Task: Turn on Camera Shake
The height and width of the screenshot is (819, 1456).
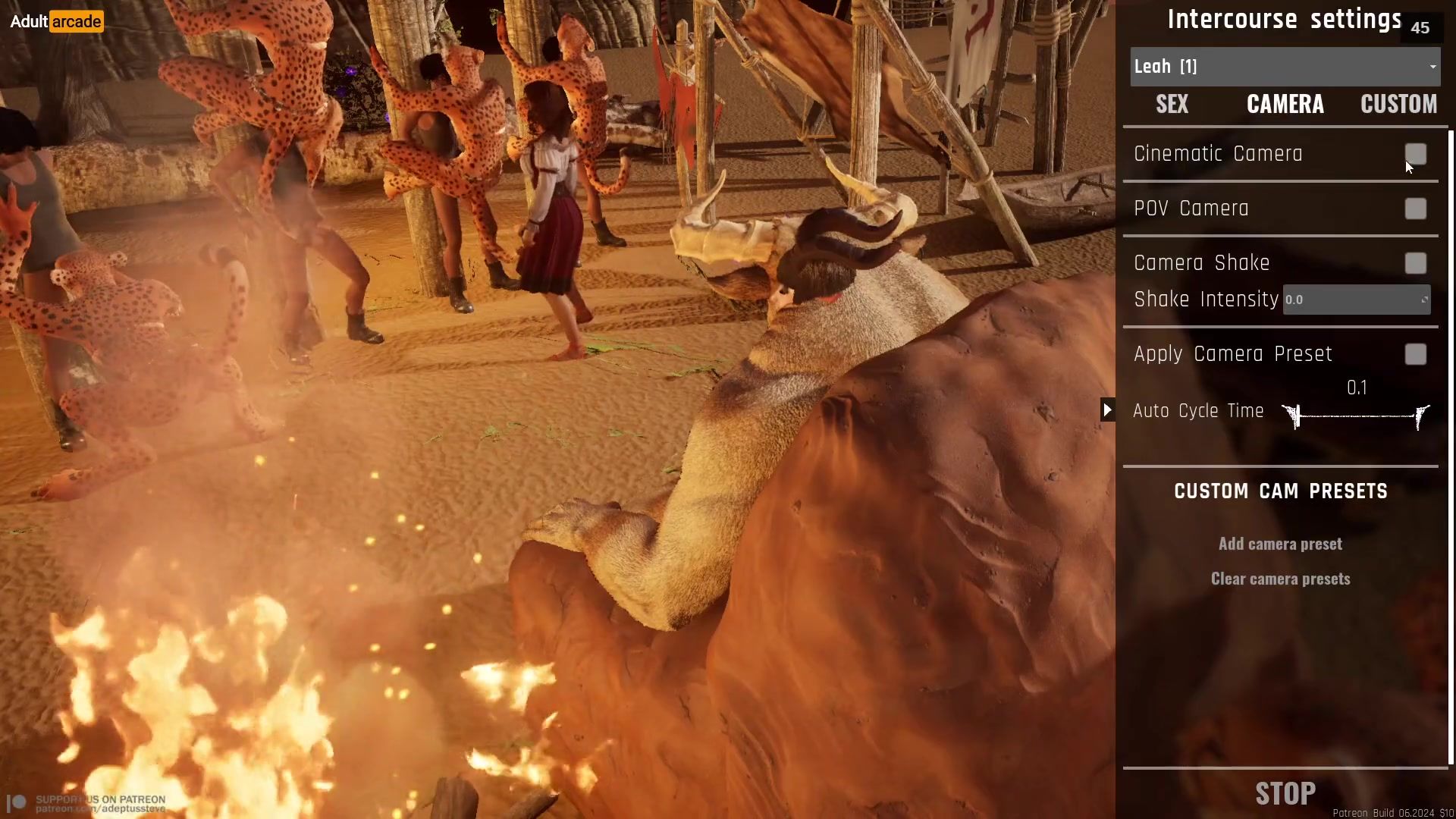Action: tap(1415, 263)
